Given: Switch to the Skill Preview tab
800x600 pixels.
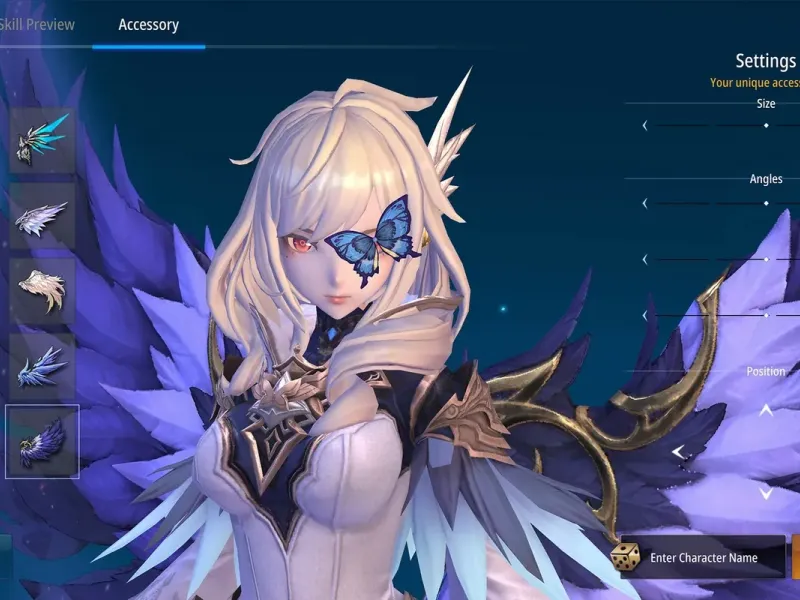Looking at the screenshot, I should pyautogui.click(x=36, y=24).
